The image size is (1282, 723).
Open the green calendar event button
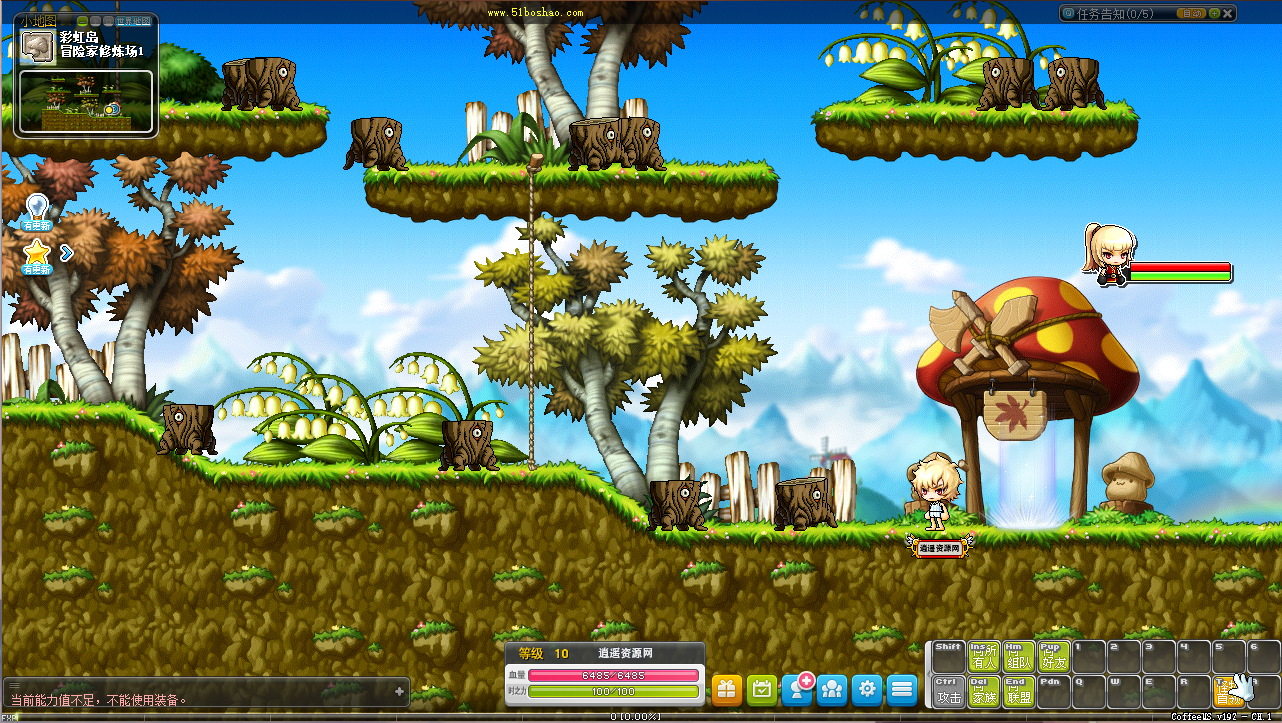[x=762, y=689]
